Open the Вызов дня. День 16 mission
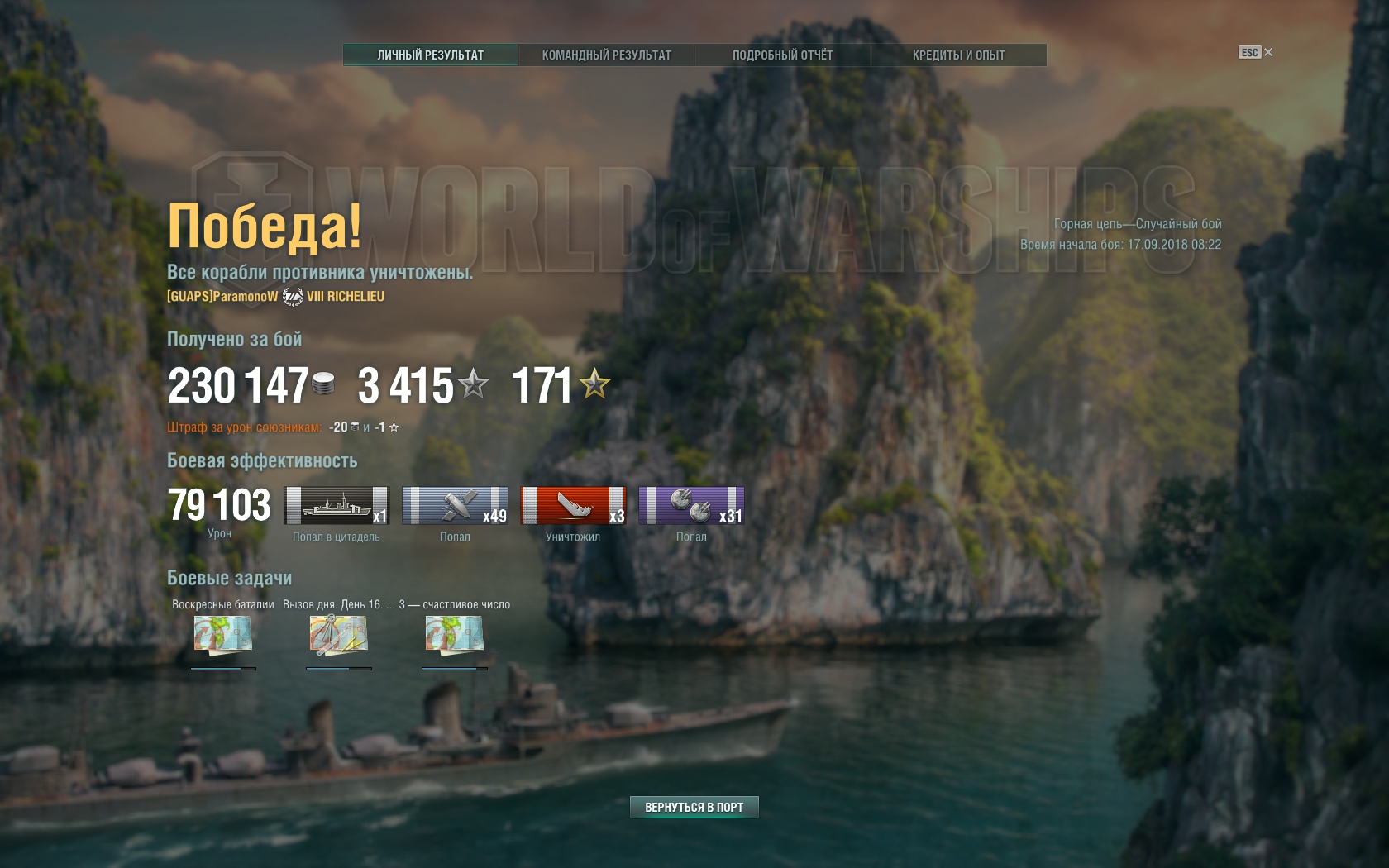Screen dimensions: 1389x868 pos(339,635)
